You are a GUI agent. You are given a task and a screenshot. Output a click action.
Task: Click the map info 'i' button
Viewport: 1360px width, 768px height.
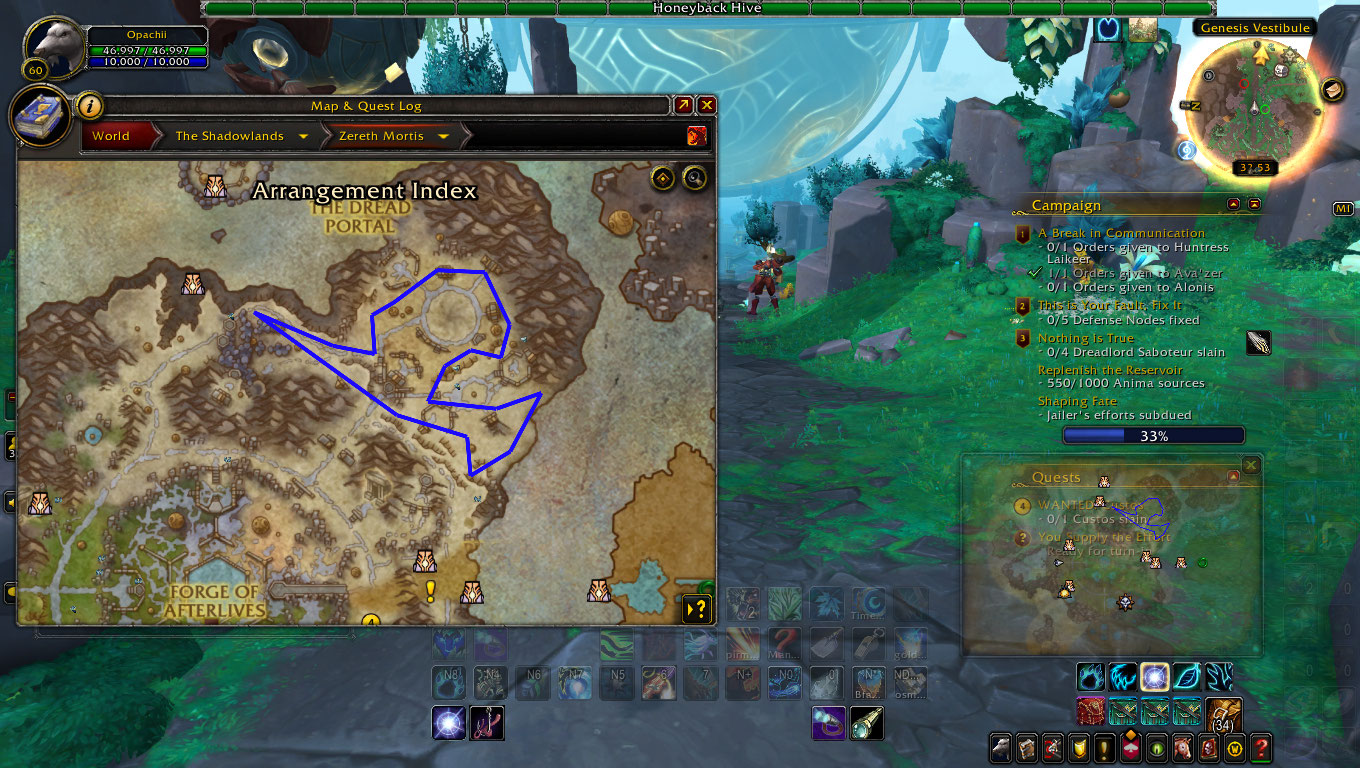pyautogui.click(x=89, y=105)
